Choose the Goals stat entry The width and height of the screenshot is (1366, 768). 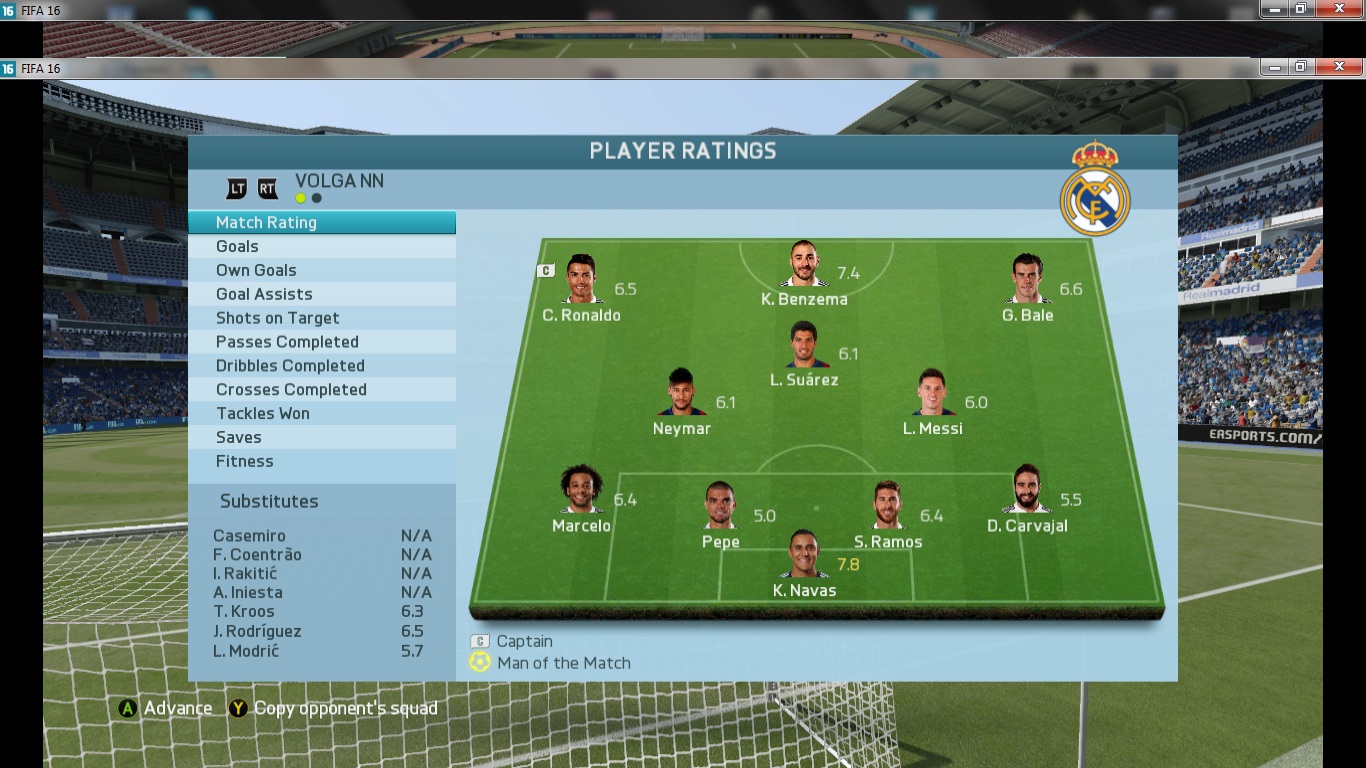click(x=321, y=247)
